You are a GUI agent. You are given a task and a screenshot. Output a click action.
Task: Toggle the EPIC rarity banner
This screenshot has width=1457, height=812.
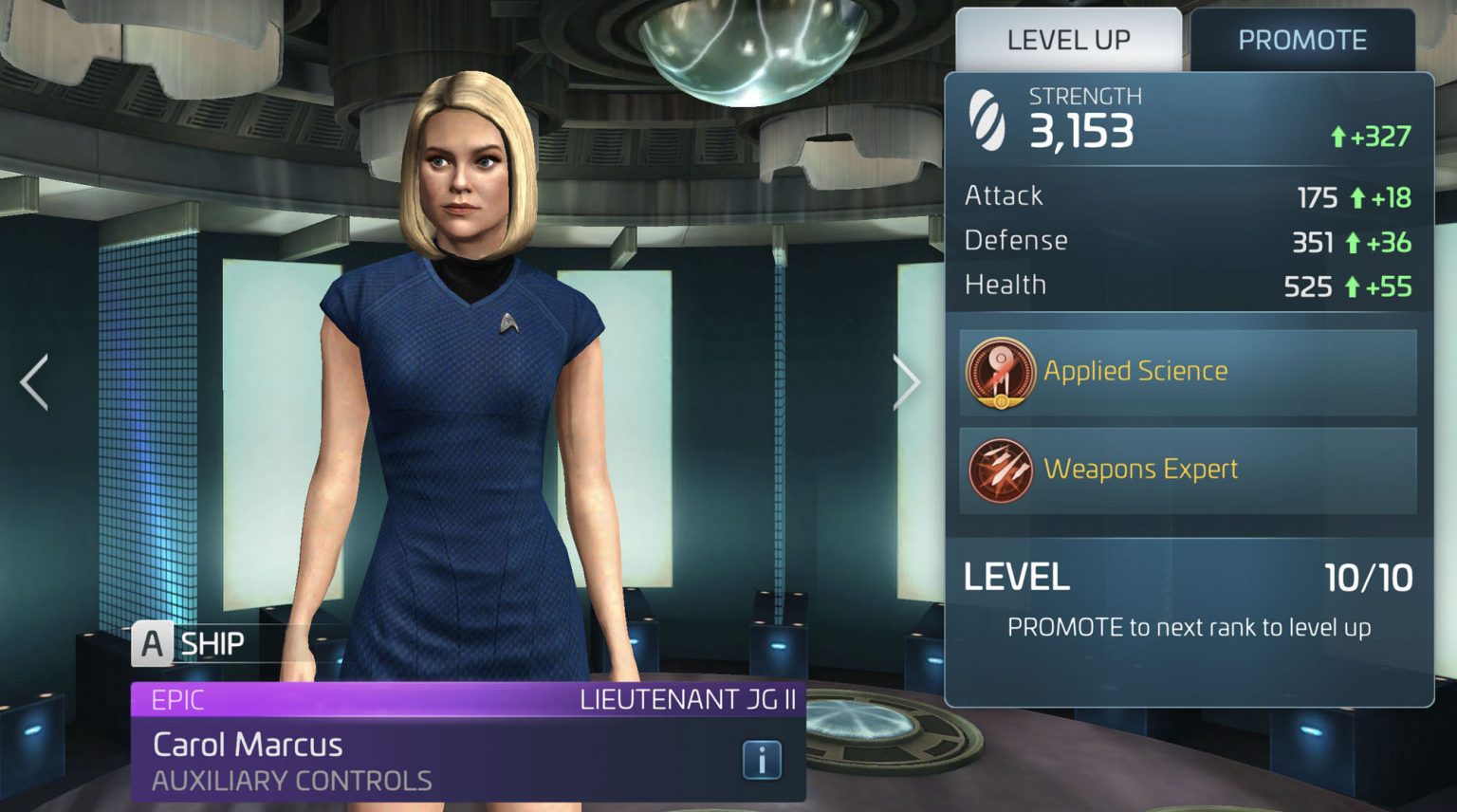180,699
